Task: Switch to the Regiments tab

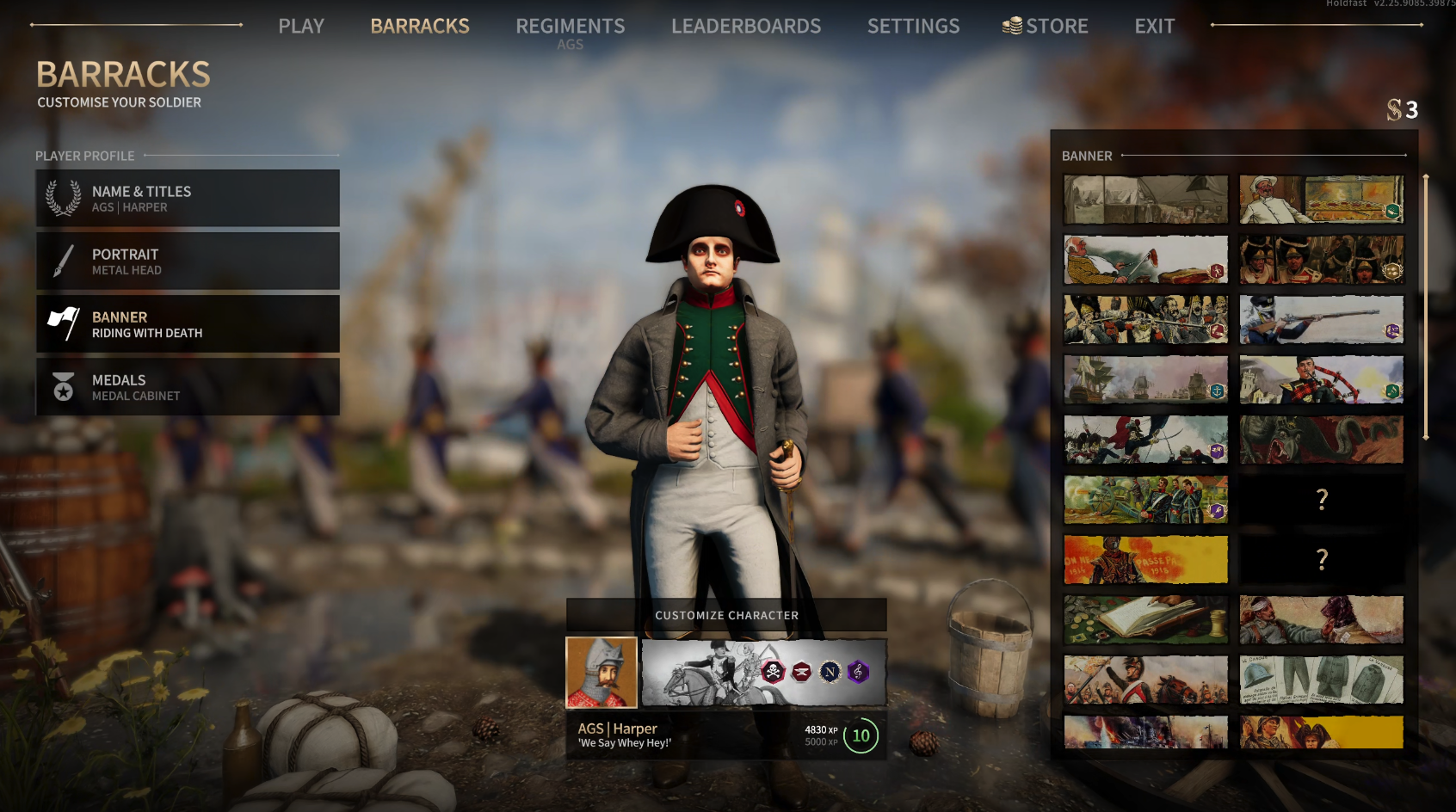Action: (x=570, y=27)
